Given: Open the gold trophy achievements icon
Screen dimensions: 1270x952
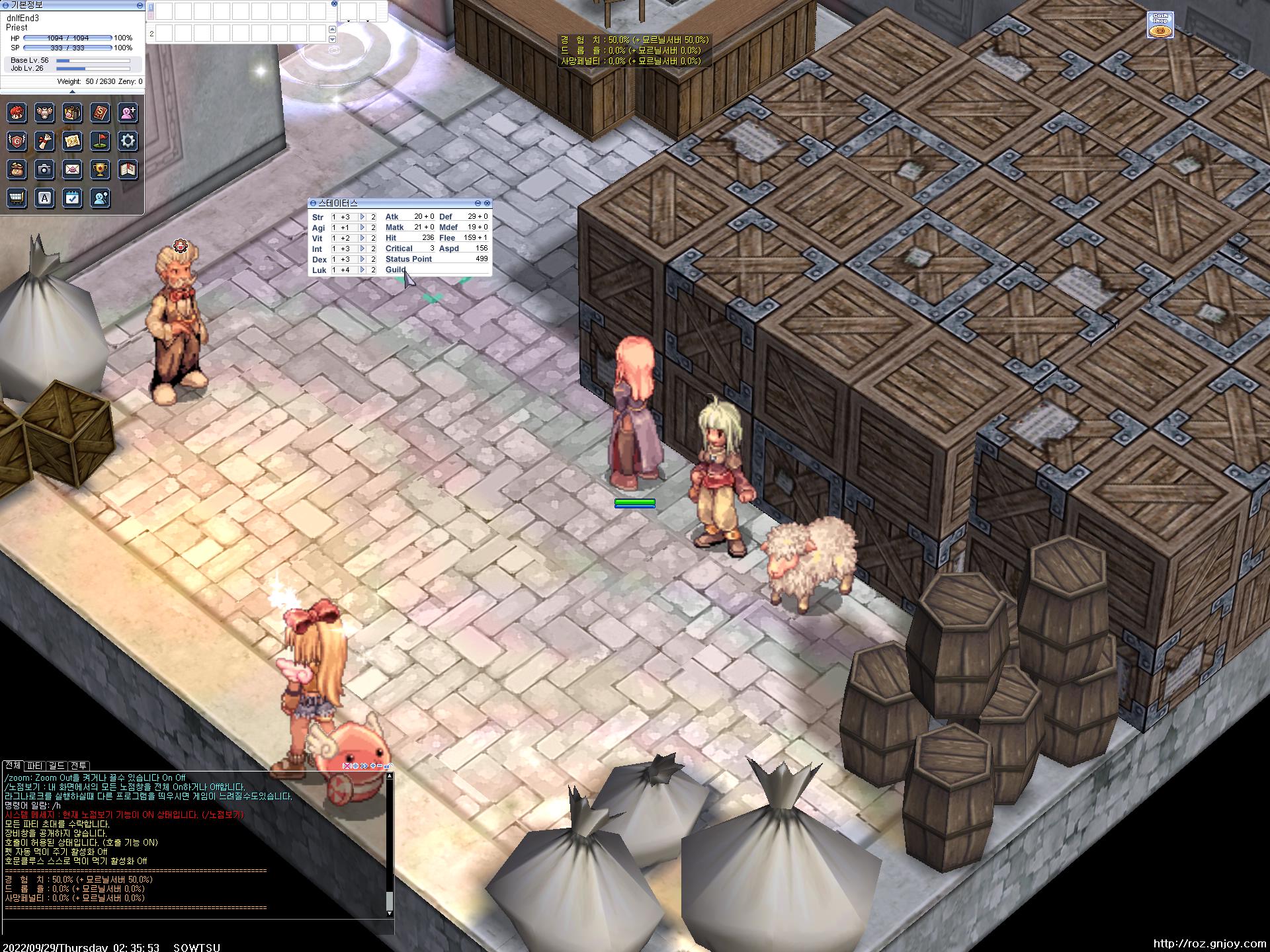Looking at the screenshot, I should click(100, 169).
